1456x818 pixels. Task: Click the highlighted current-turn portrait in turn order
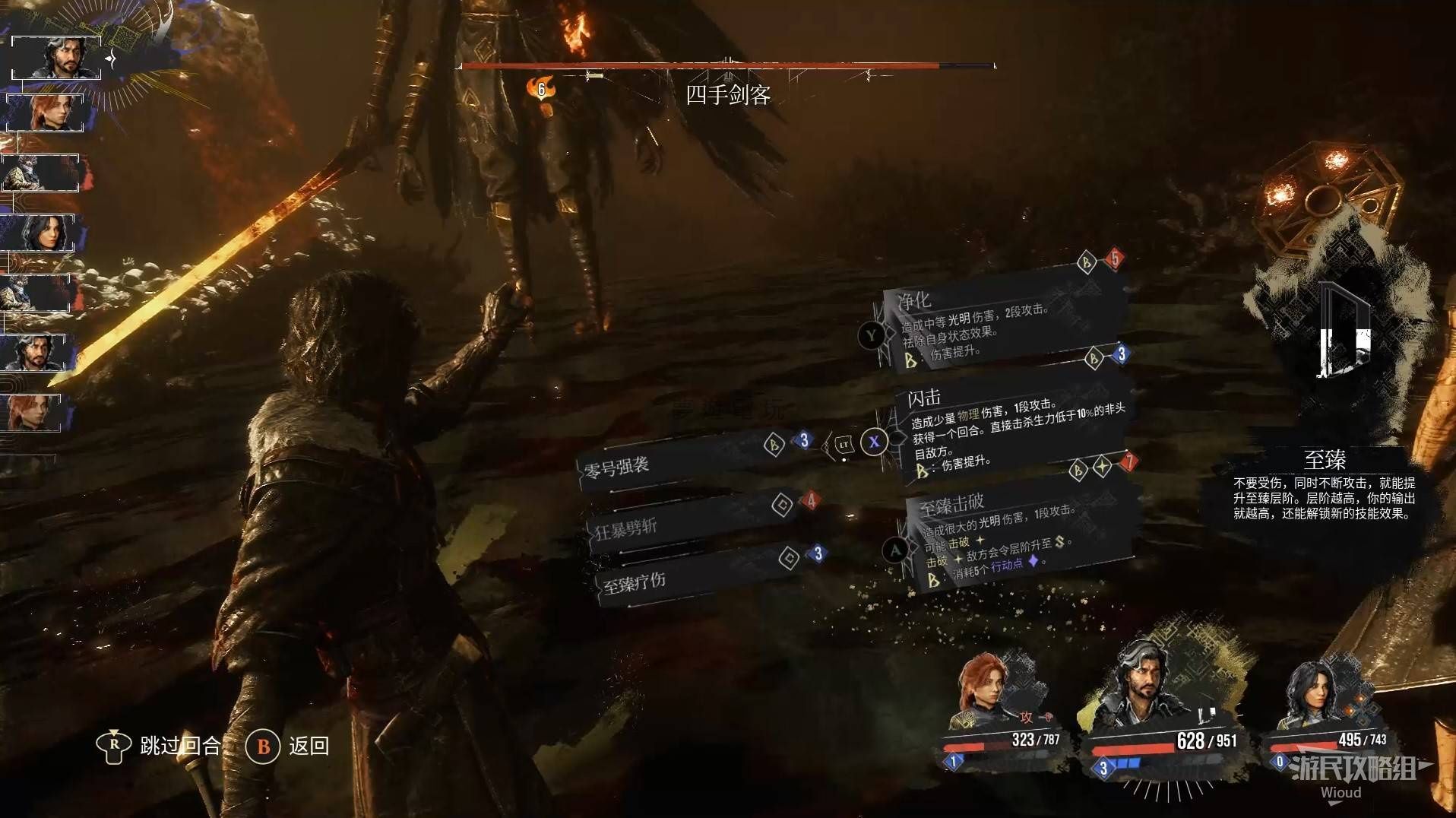pos(56,58)
